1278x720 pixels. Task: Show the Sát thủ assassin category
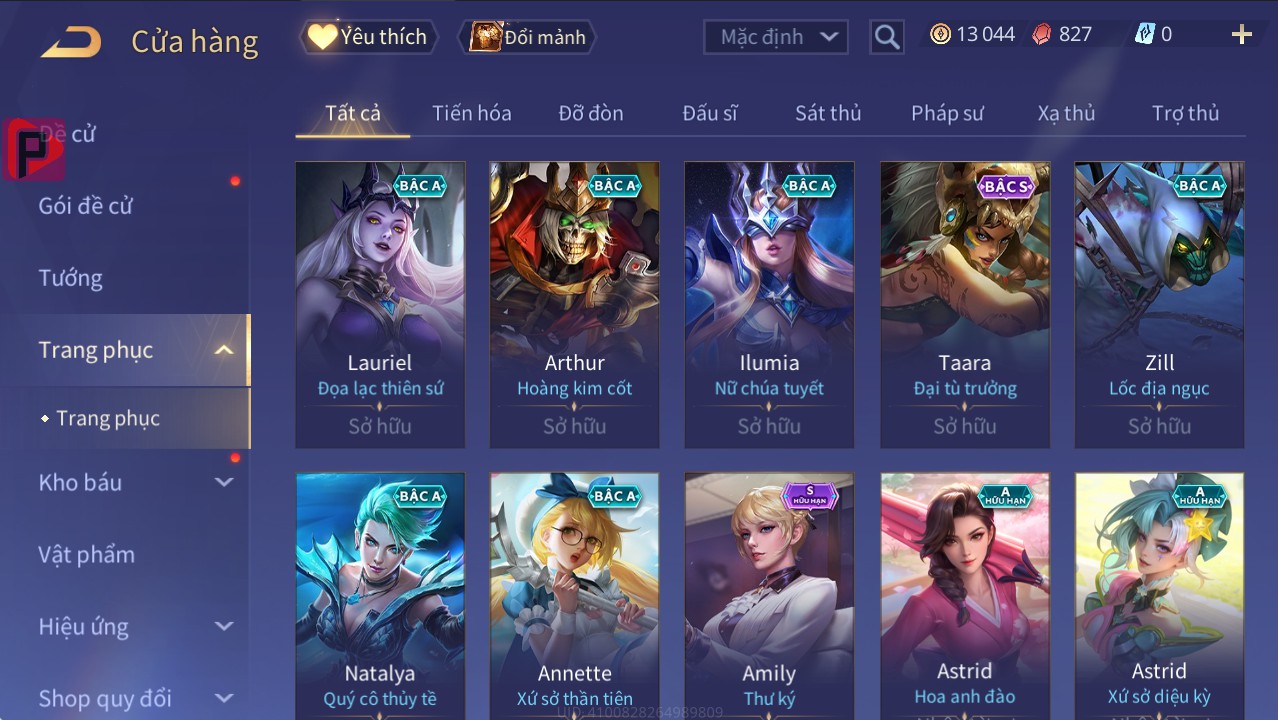click(x=828, y=113)
